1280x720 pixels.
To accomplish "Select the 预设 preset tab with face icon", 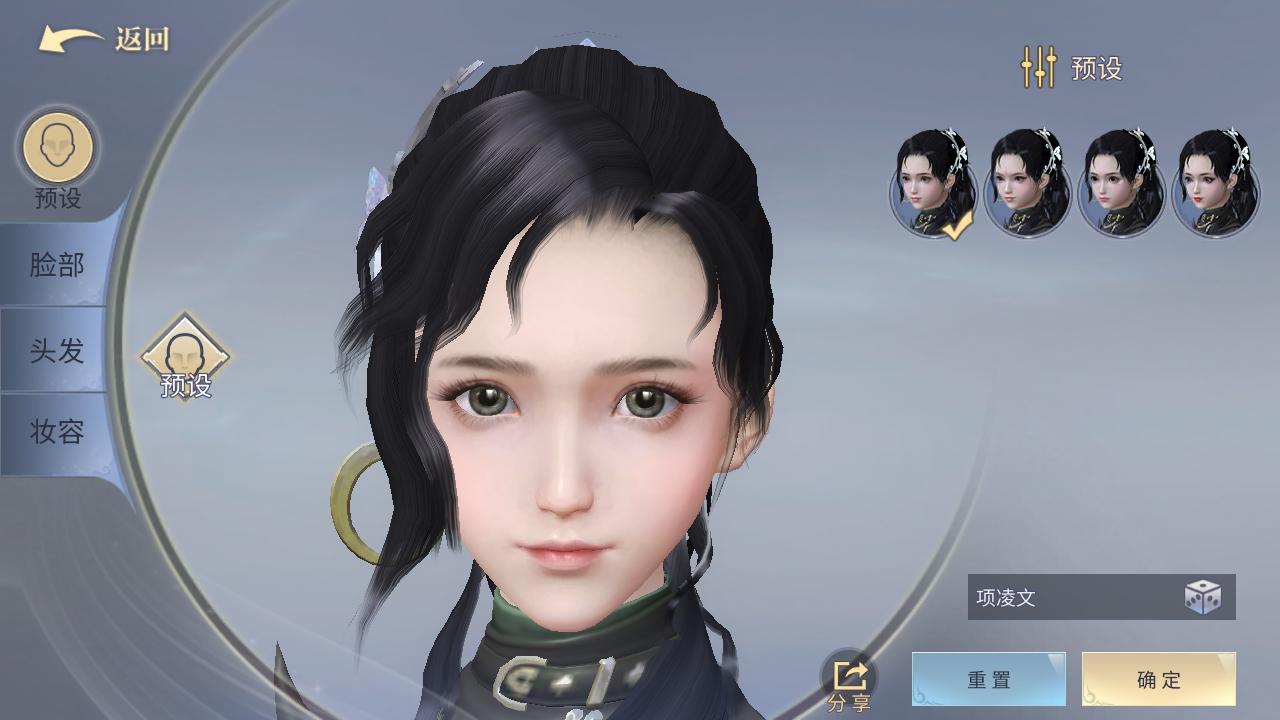I will click(58, 158).
